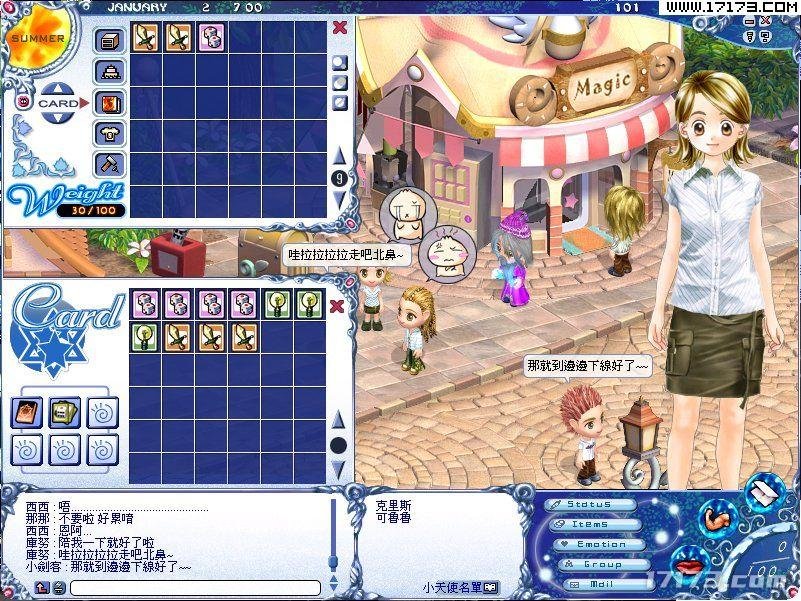Open the Items menu

coord(592,524)
